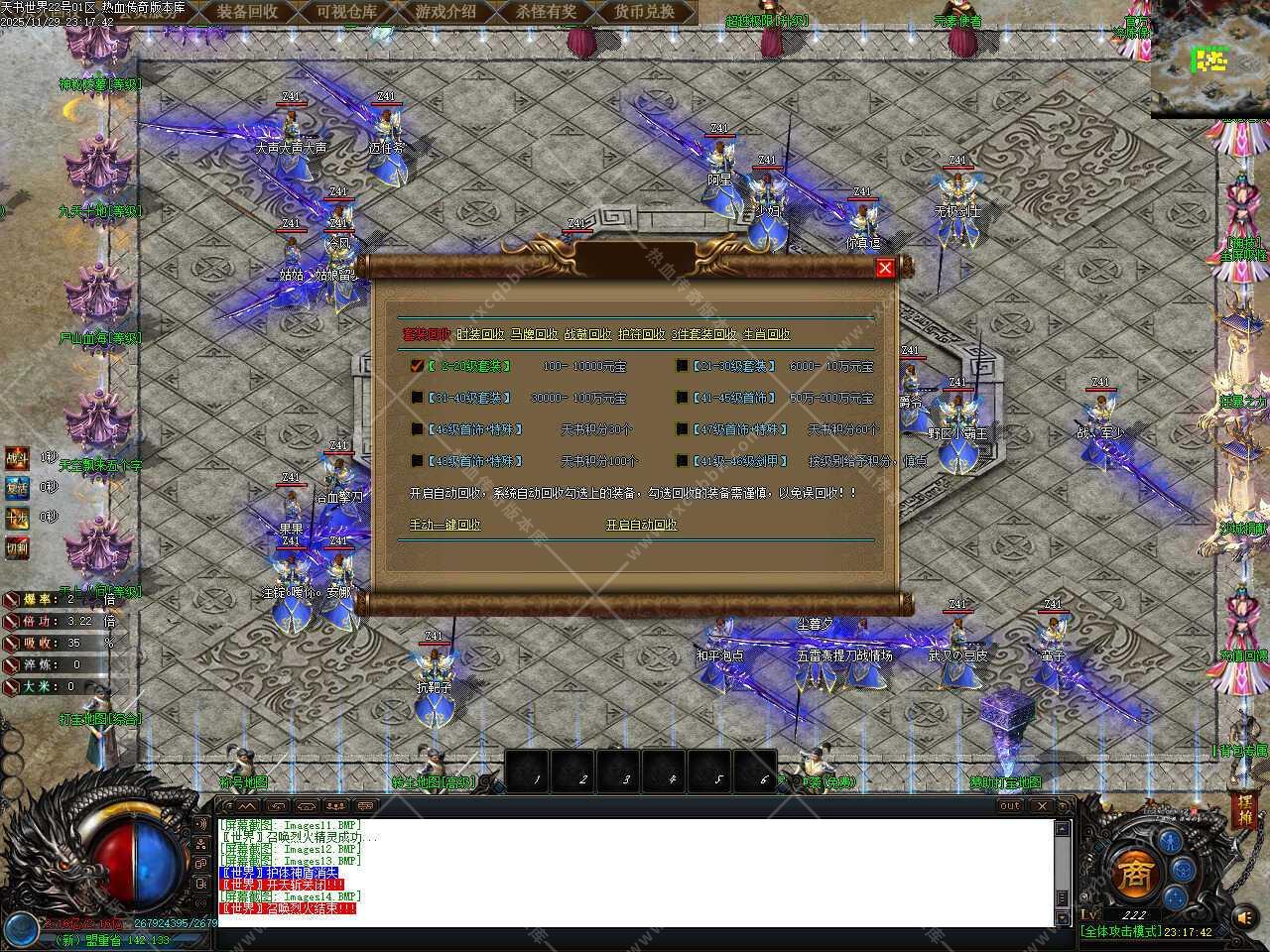Click the 手动一键回收 link

coord(445,525)
